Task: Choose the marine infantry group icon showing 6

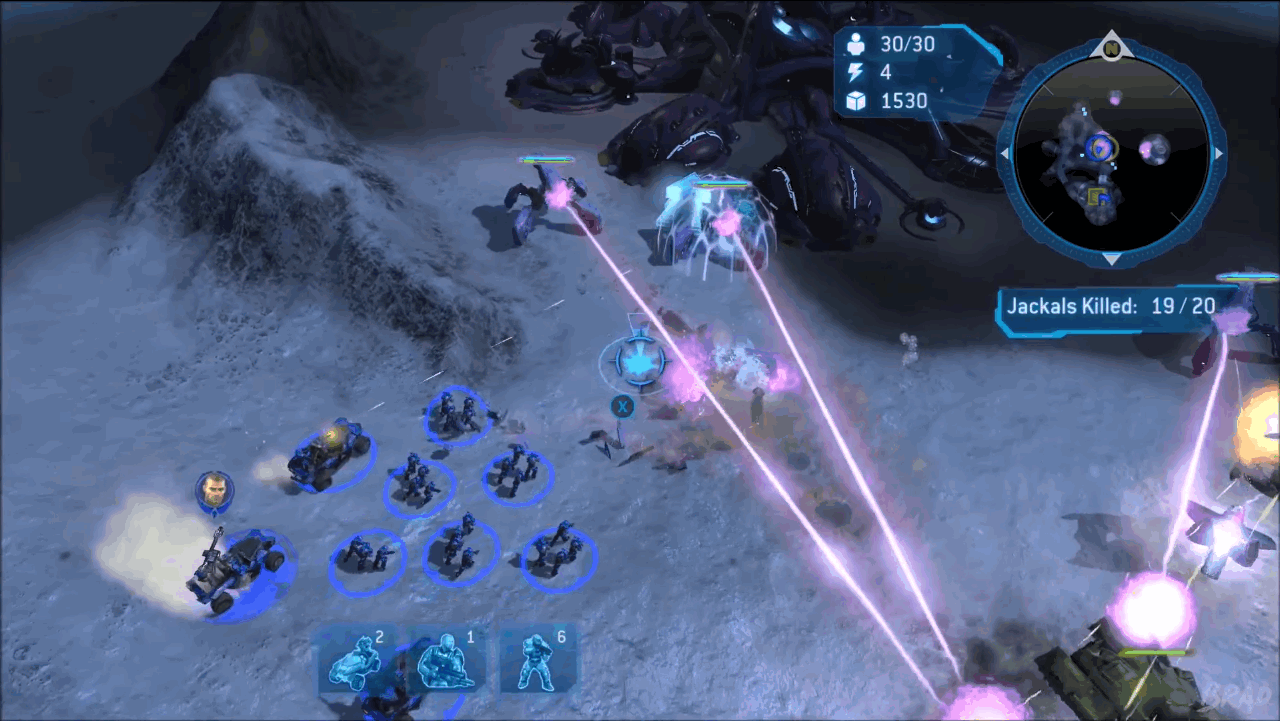Action: tap(539, 660)
